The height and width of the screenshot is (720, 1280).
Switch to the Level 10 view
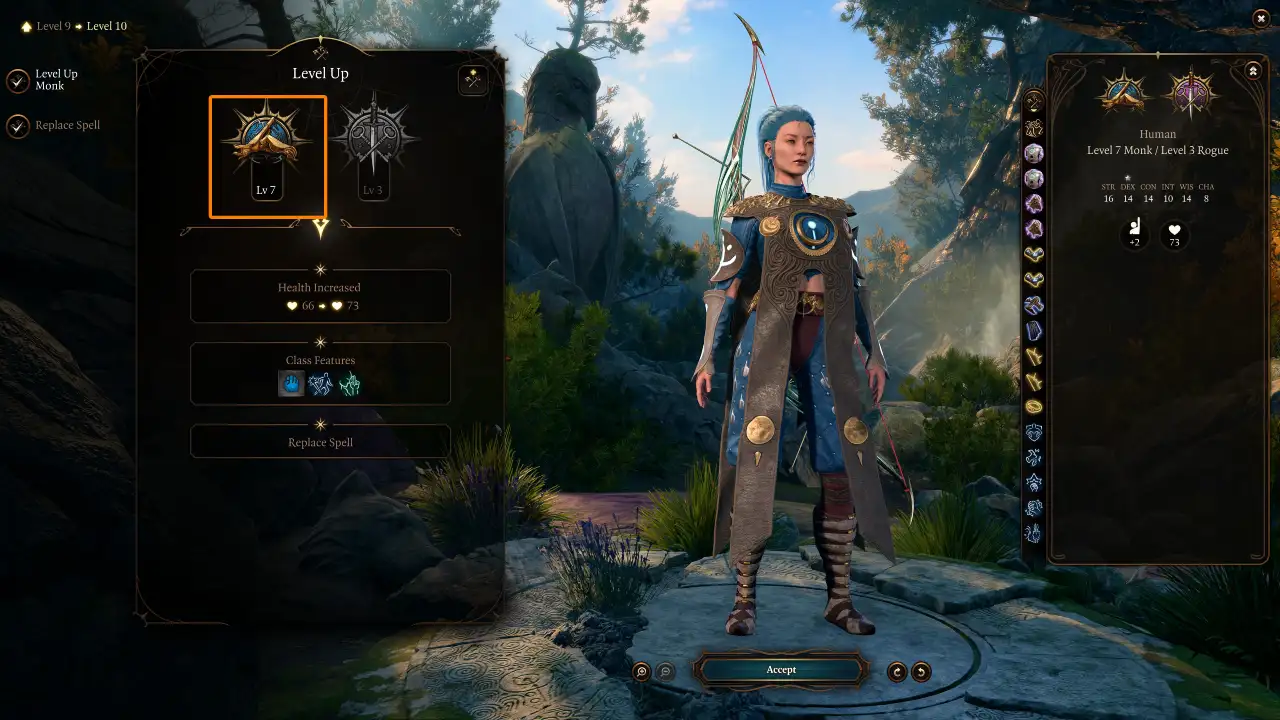[x=105, y=26]
